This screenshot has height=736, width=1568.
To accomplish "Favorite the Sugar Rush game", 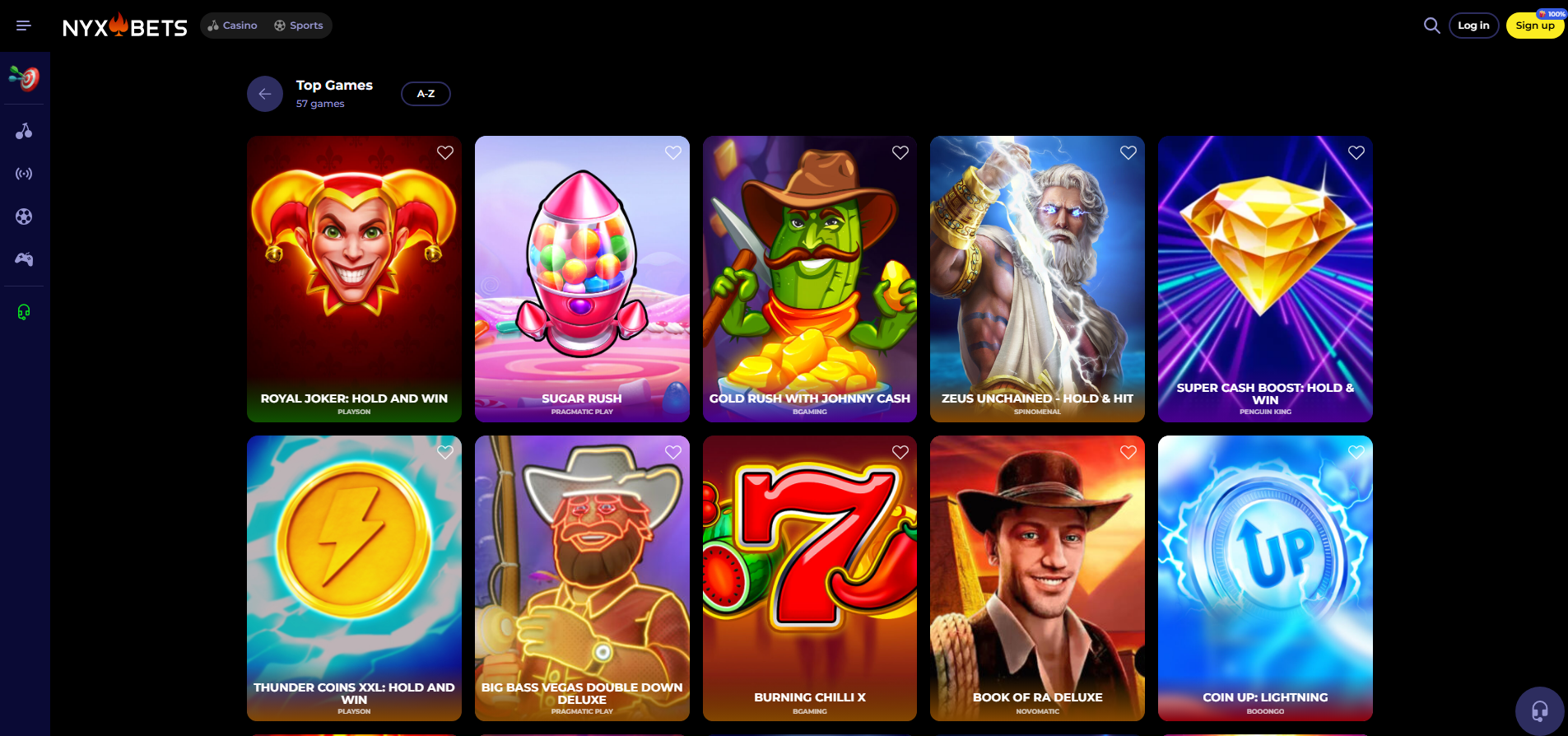I will pos(672,152).
